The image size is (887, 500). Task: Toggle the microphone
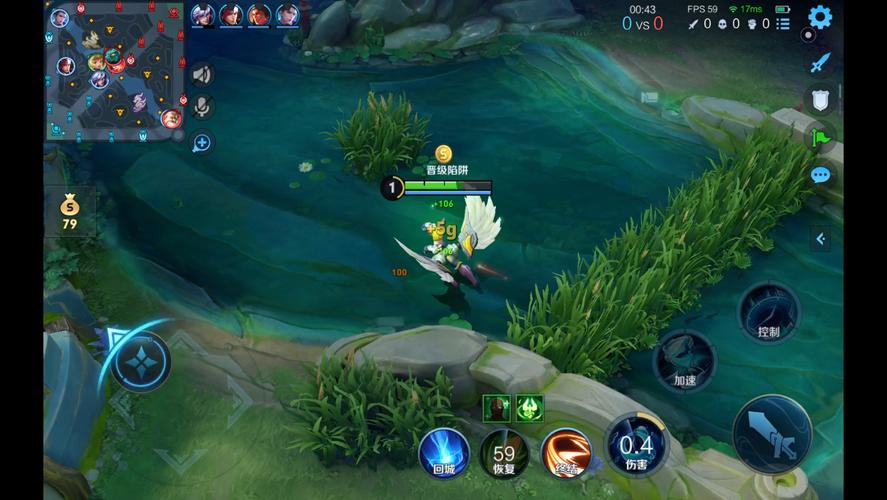coord(202,107)
